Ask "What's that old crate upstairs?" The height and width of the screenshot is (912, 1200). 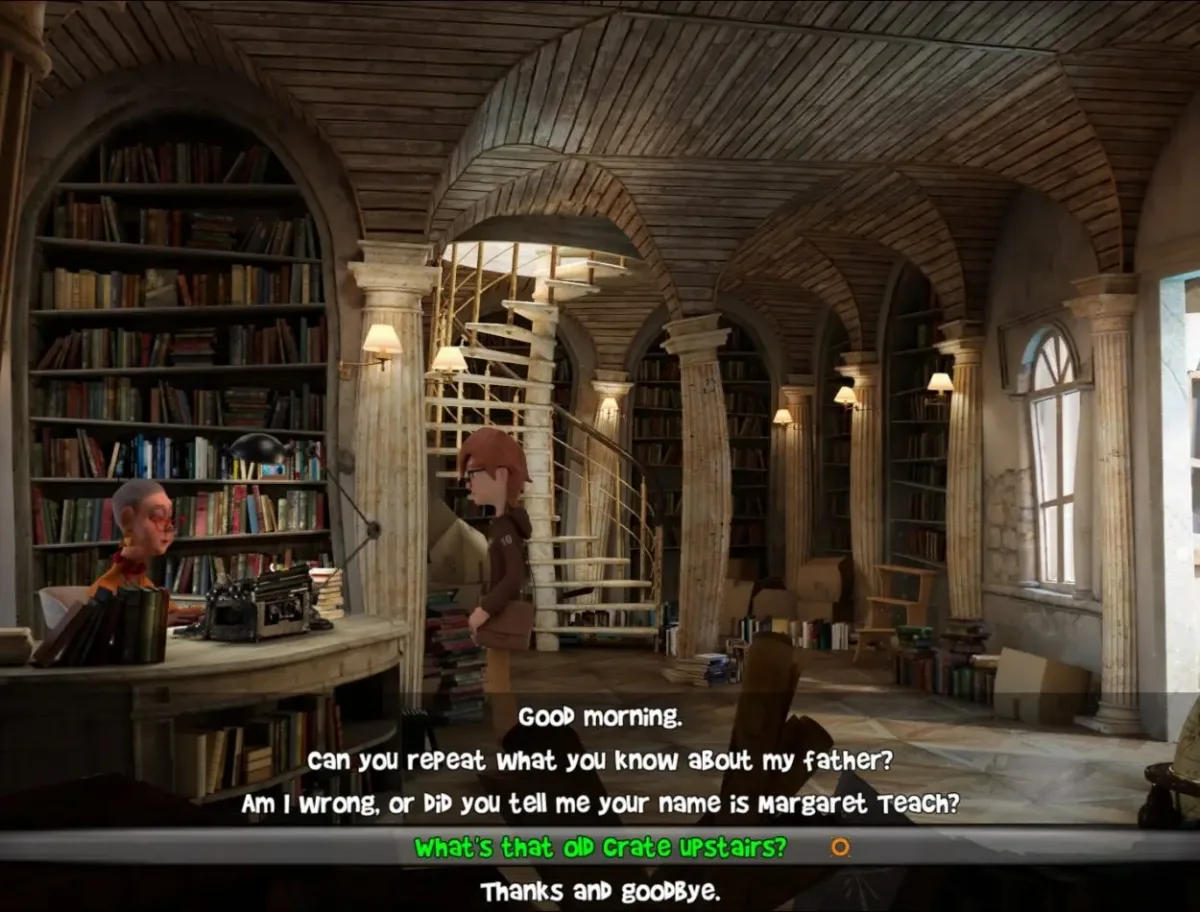[x=600, y=848]
